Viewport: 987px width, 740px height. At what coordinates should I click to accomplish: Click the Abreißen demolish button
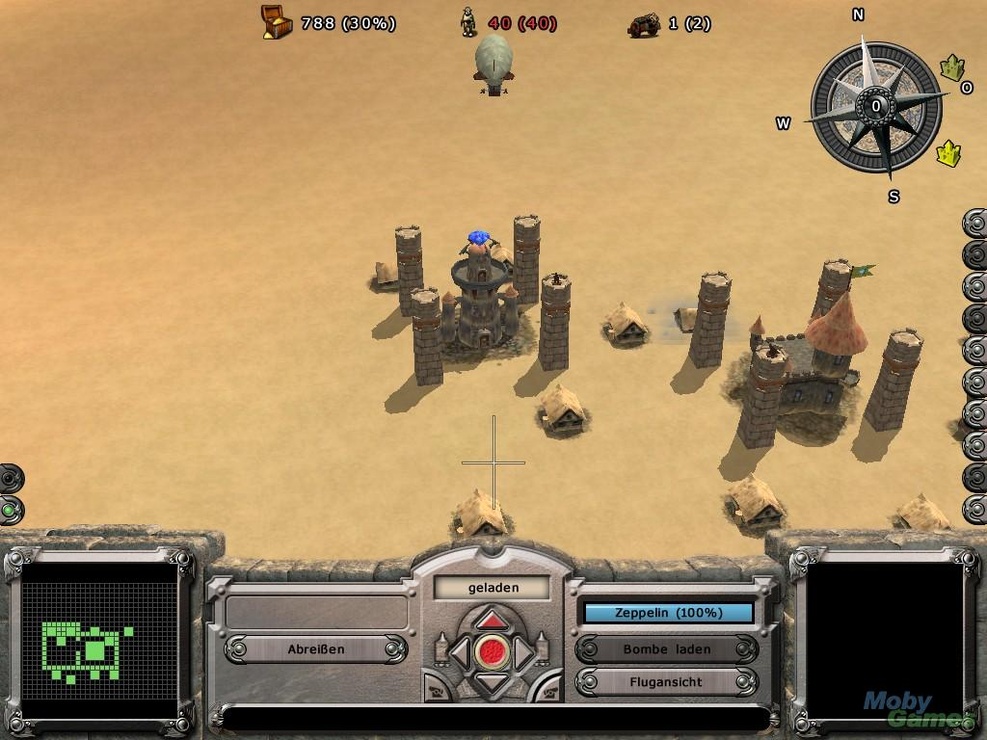[x=315, y=649]
